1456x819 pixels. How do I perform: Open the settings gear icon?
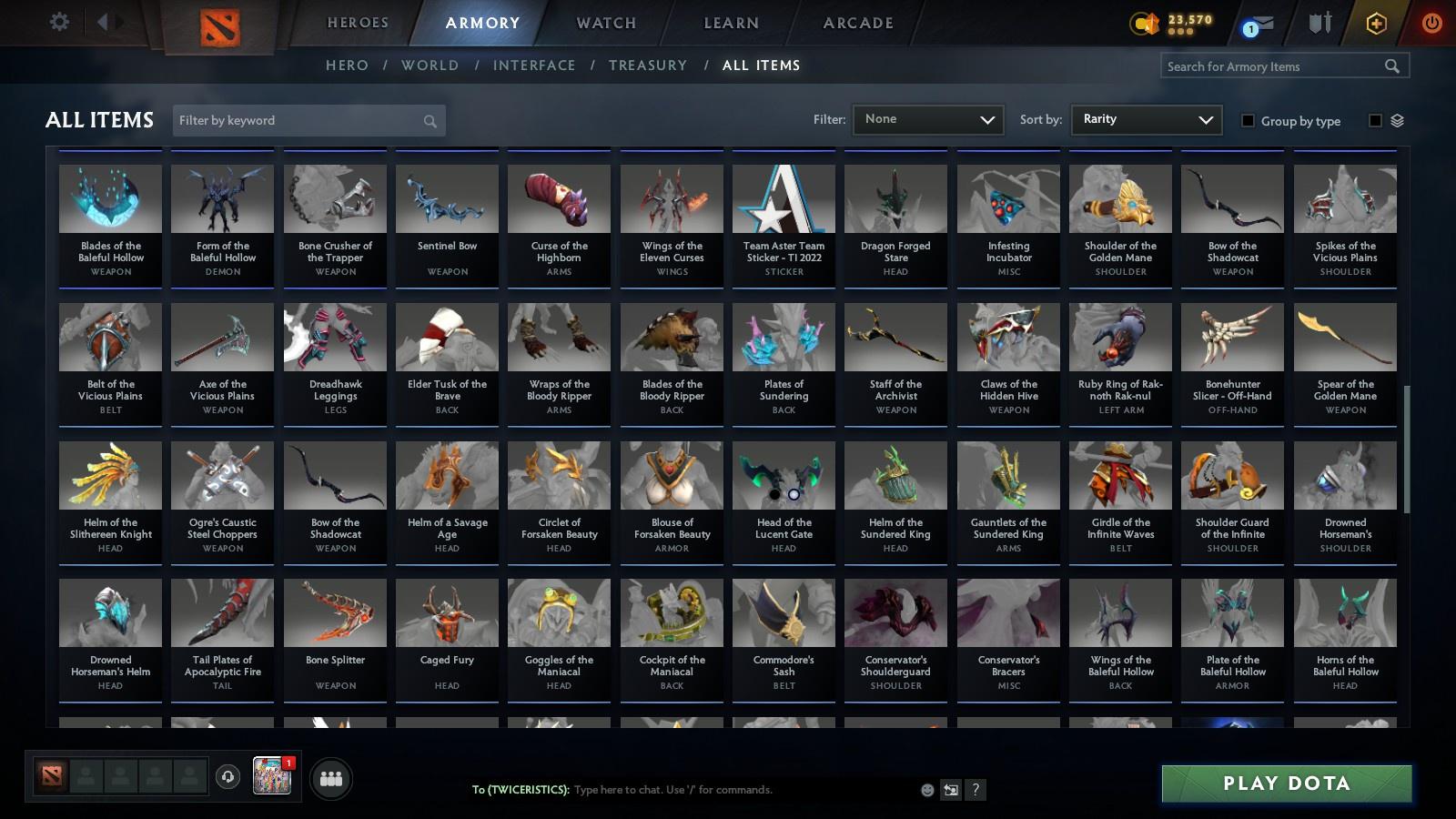click(x=59, y=22)
